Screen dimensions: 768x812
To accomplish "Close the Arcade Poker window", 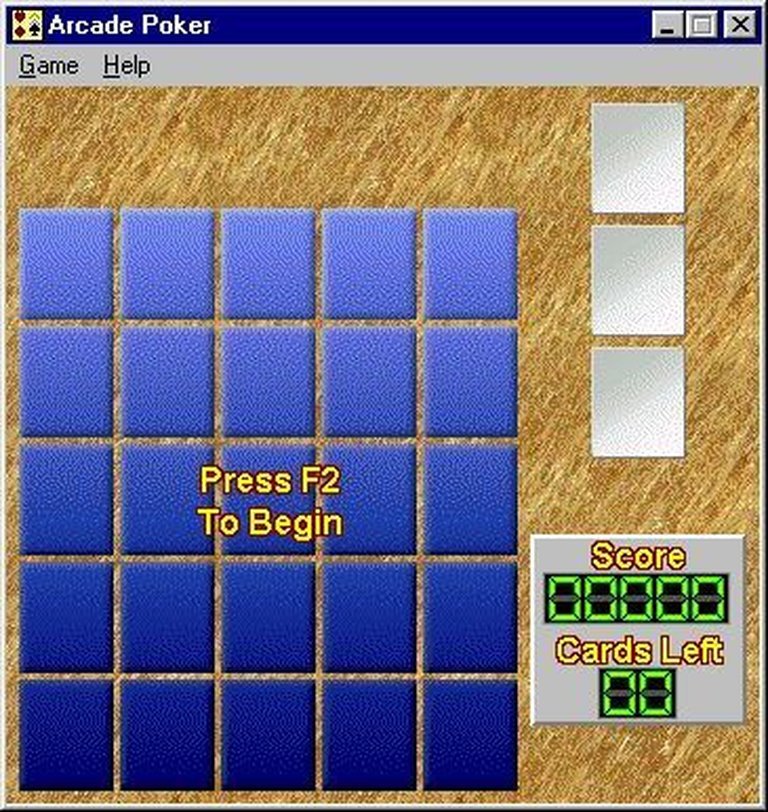I will point(739,25).
